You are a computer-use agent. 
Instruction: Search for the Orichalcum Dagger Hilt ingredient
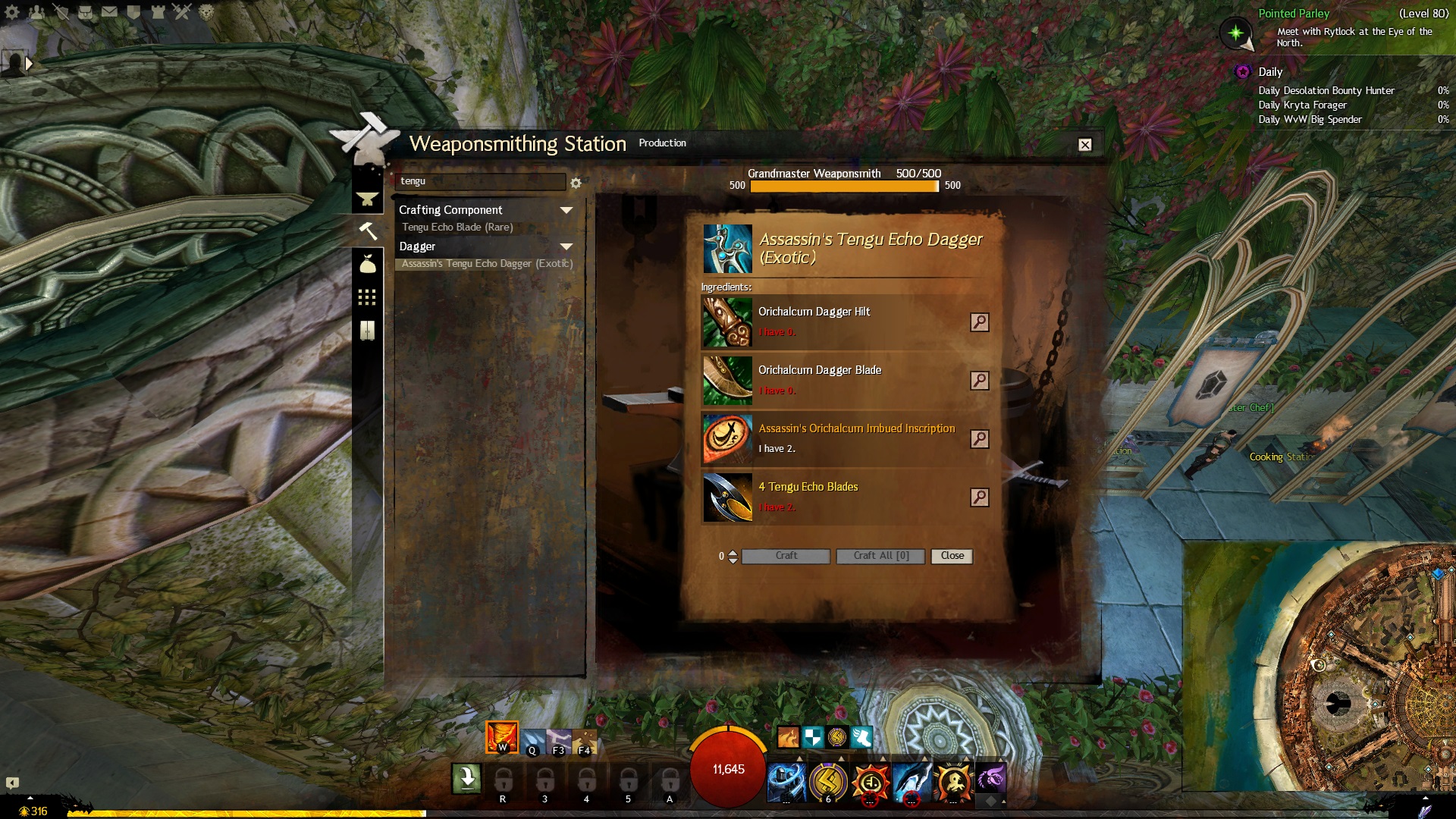tap(979, 322)
